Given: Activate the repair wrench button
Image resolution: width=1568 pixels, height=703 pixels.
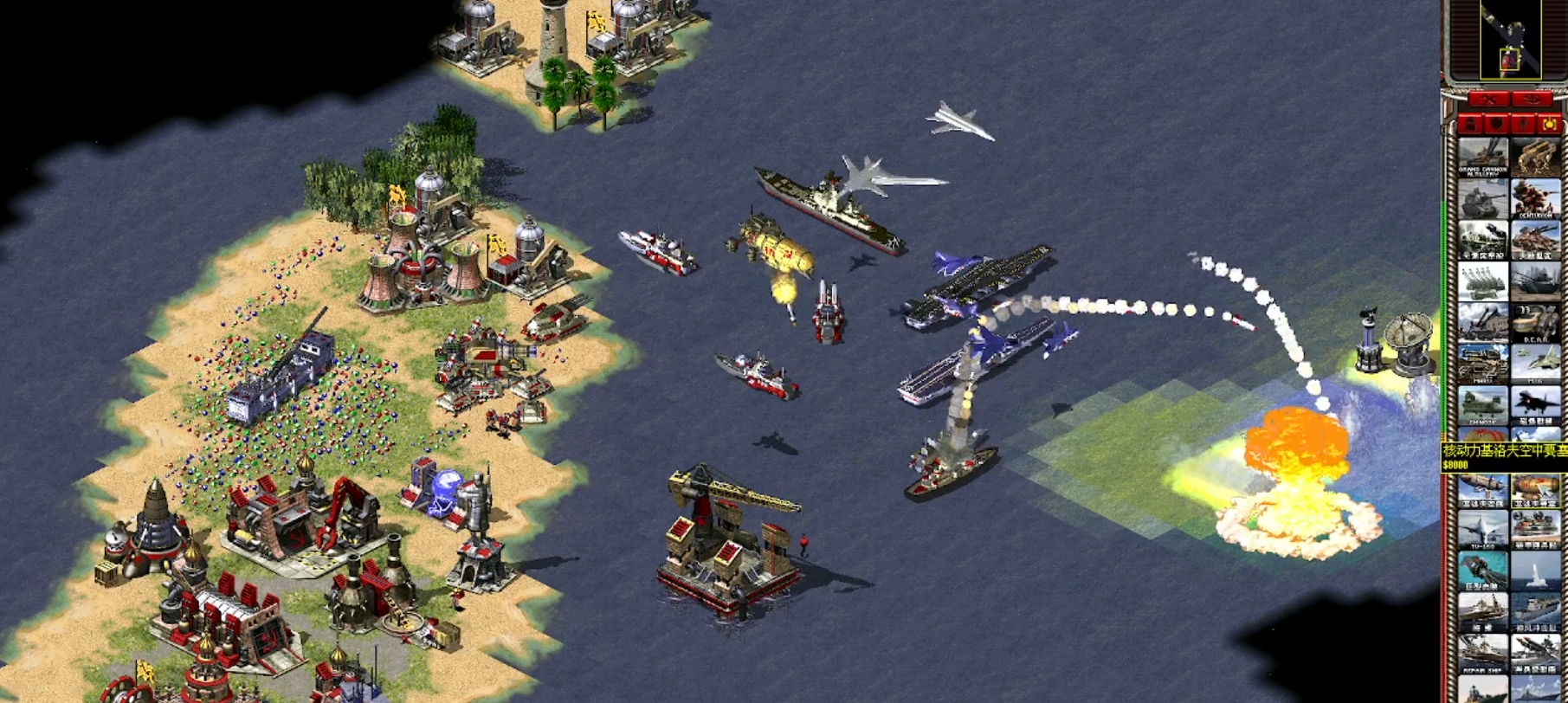Looking at the screenshot, I should point(1489,100).
